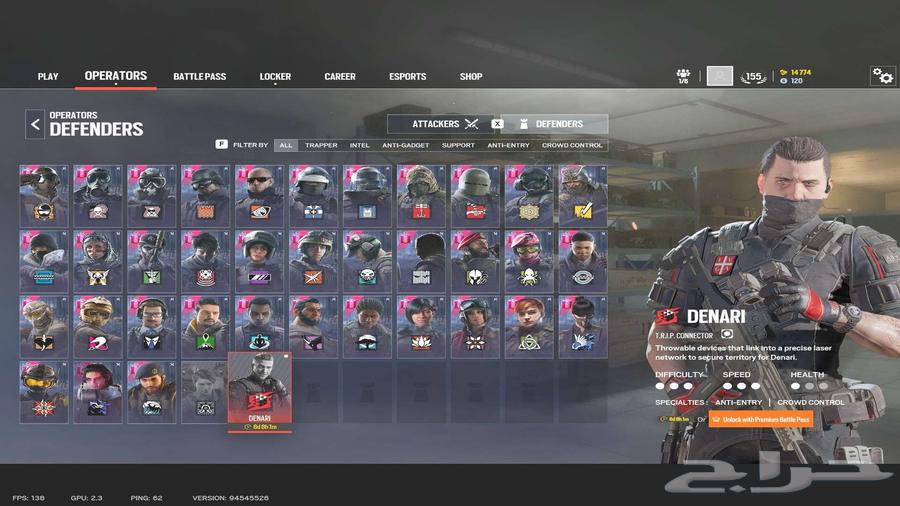Visit the Shop

pyautogui.click(x=471, y=77)
